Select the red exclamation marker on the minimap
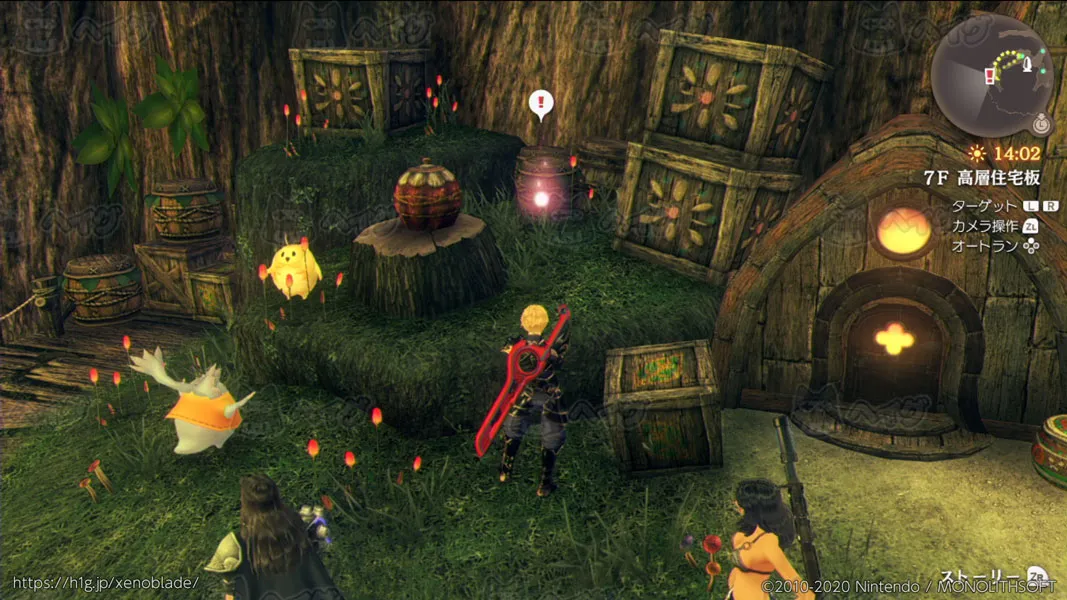This screenshot has width=1067, height=600. pos(990,75)
